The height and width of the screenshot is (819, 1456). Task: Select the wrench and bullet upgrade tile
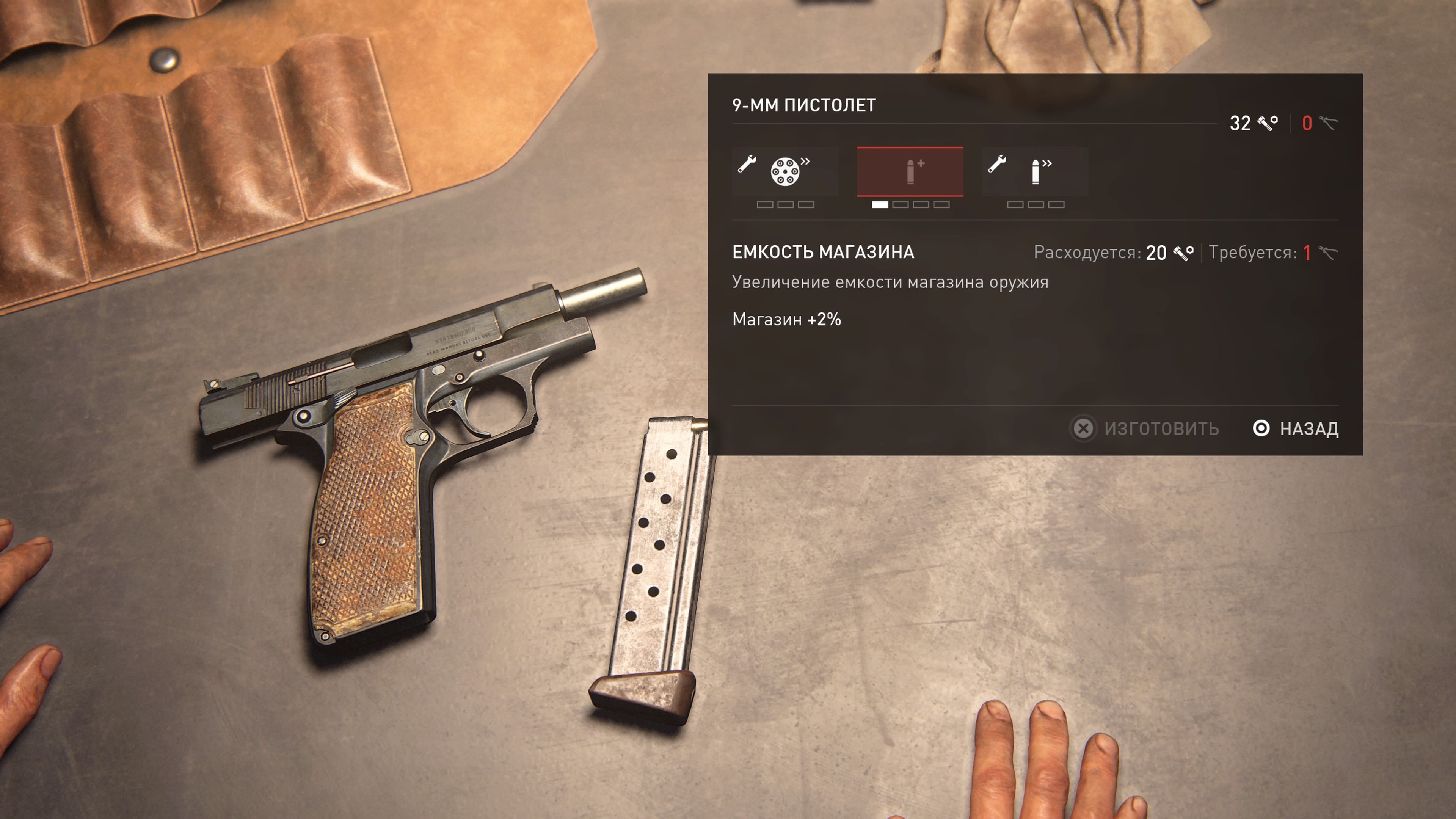click(x=1034, y=171)
